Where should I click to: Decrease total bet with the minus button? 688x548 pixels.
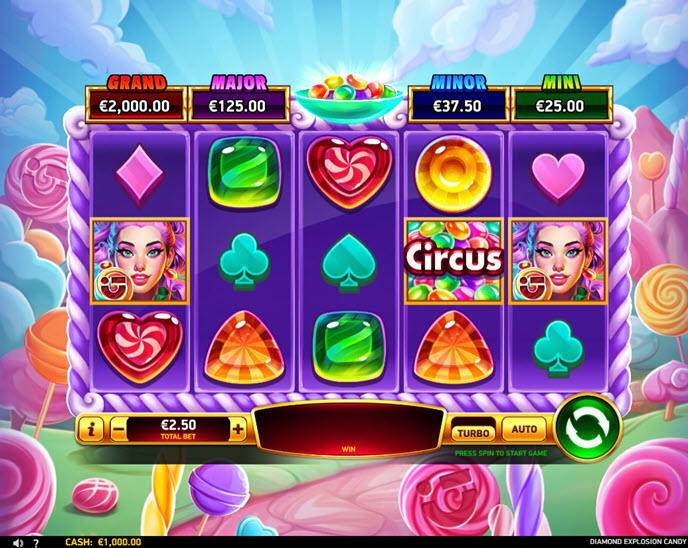119,430
